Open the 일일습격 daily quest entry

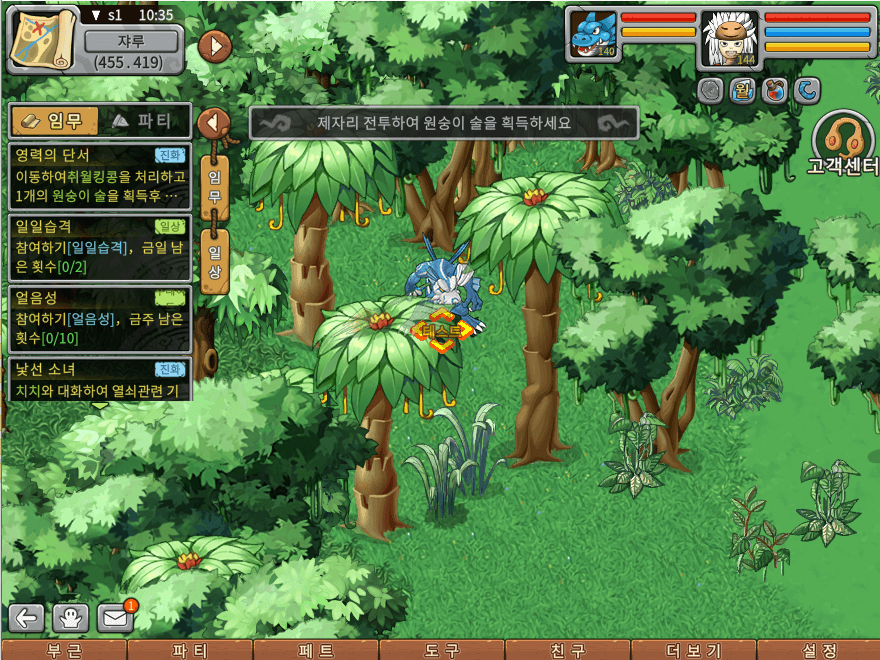pyautogui.click(x=99, y=246)
